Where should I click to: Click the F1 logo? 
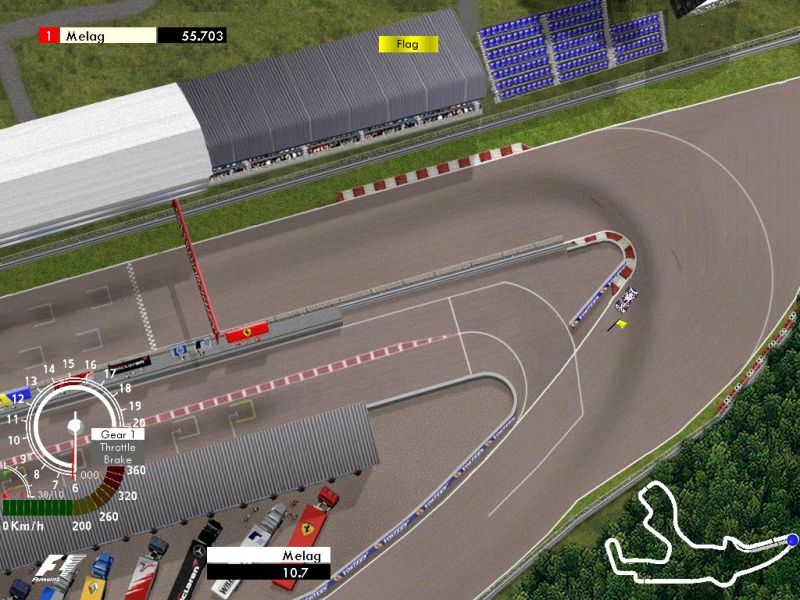pyautogui.click(x=49, y=570)
